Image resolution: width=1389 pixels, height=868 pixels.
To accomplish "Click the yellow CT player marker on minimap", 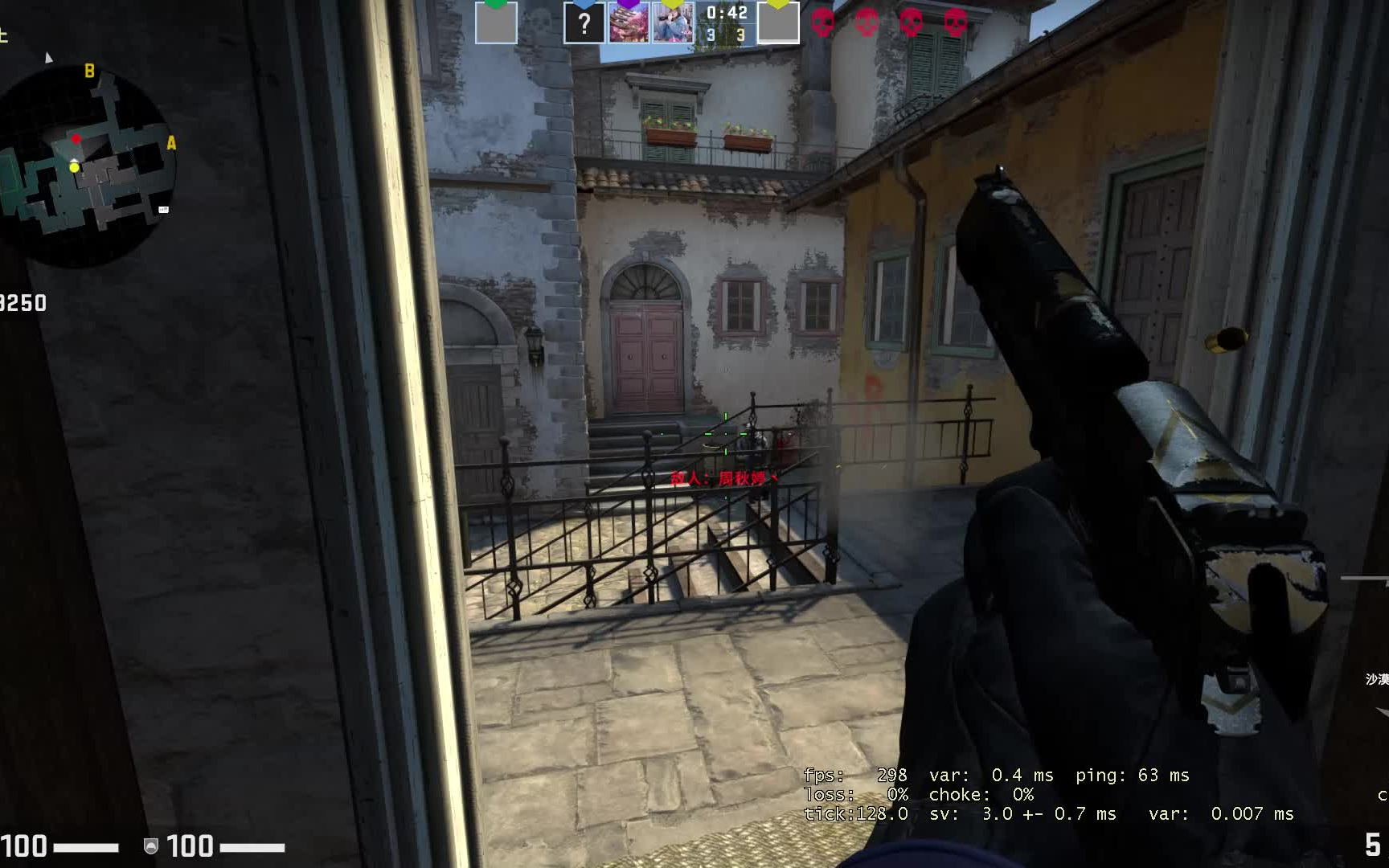I will coord(74,167).
